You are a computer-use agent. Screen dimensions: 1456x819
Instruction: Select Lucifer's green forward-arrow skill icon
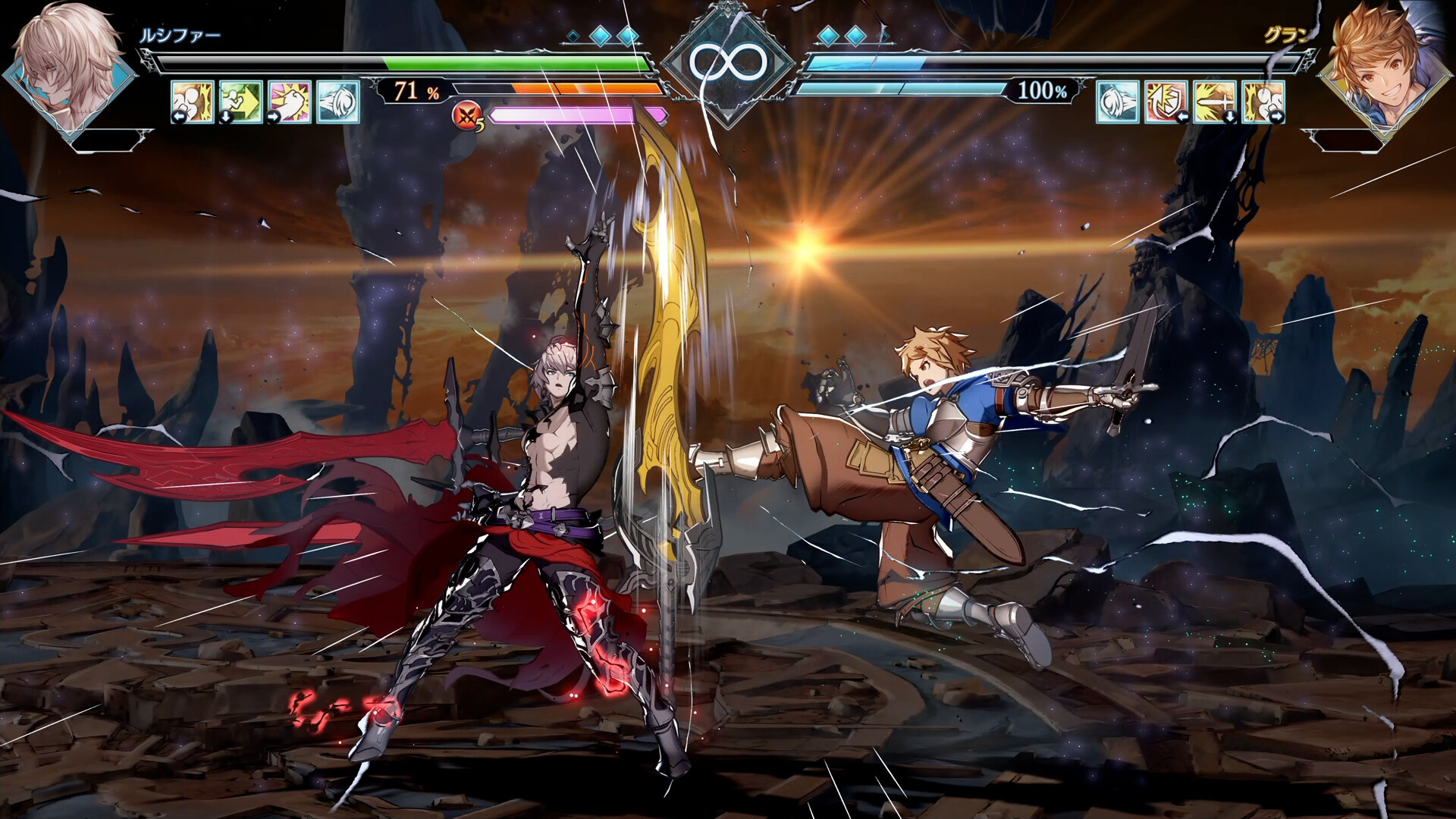(x=240, y=102)
